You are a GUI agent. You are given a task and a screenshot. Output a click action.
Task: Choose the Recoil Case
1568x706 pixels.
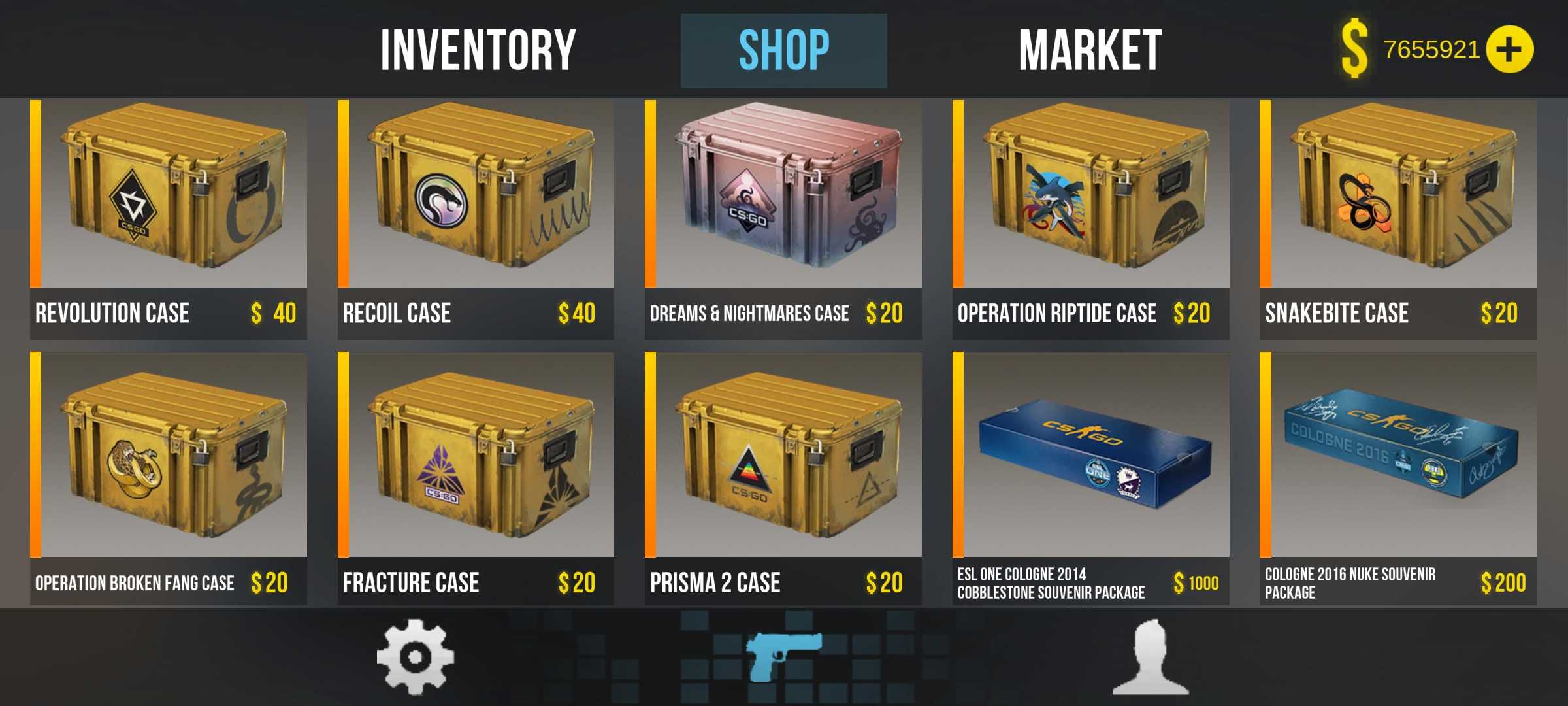476,219
